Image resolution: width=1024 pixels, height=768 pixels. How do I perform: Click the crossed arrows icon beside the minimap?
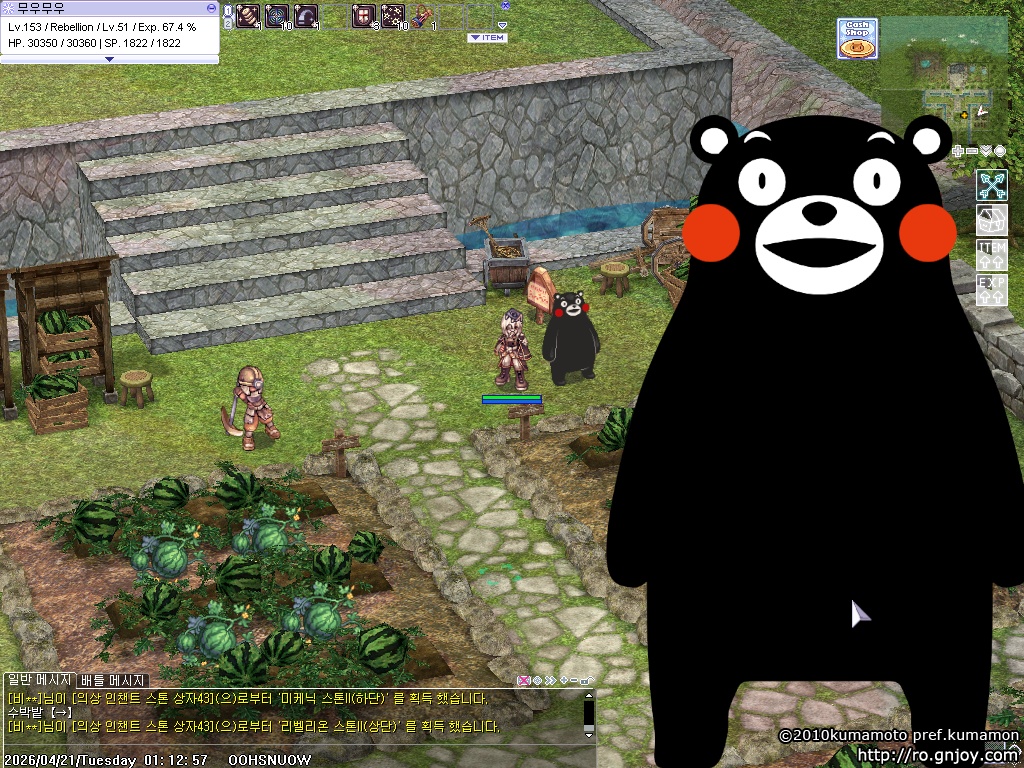click(x=991, y=185)
